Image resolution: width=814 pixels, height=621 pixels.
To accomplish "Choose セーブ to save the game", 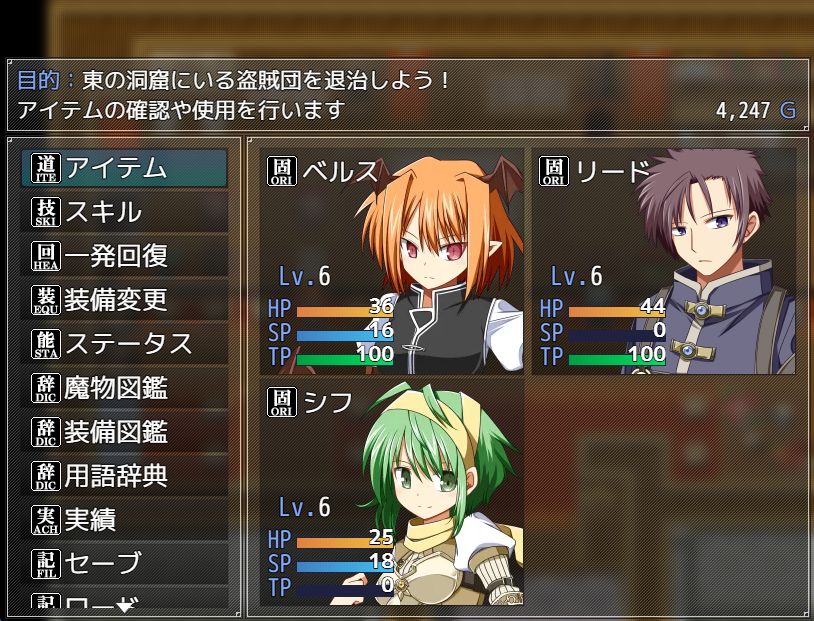I will pyautogui.click(x=124, y=564).
